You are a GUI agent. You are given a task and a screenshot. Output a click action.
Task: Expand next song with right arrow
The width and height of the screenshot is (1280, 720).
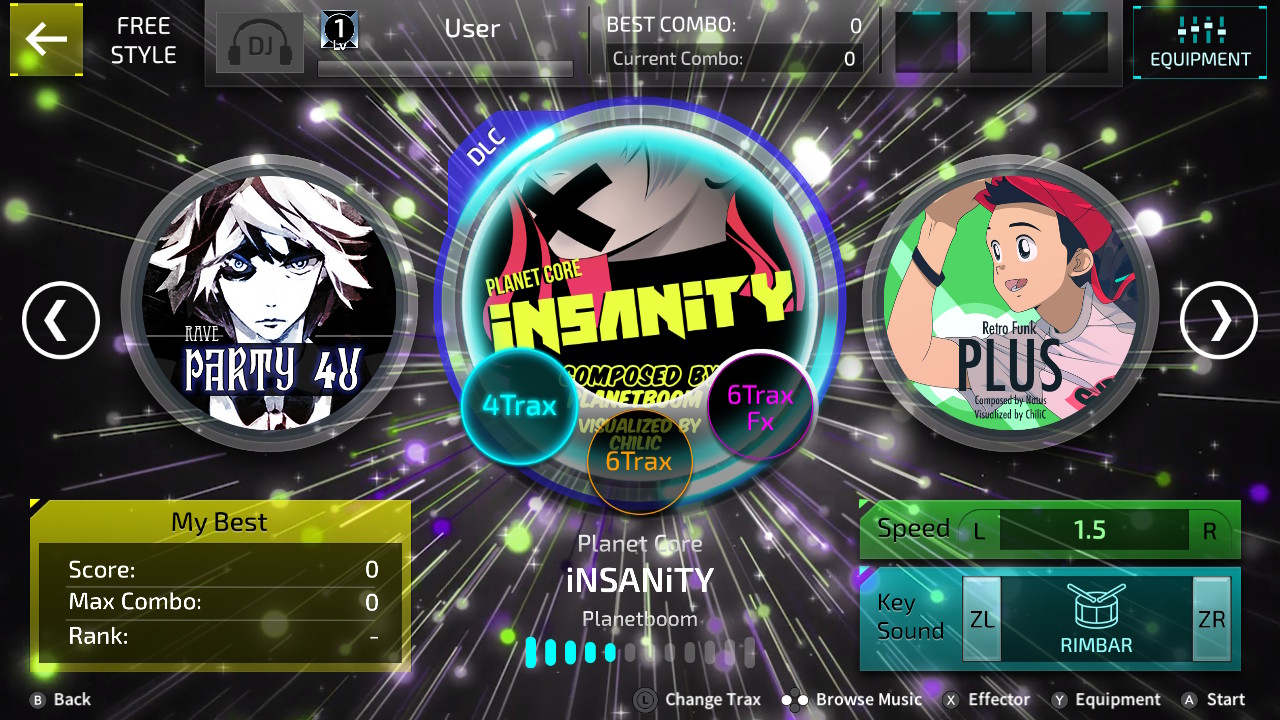pos(1219,321)
